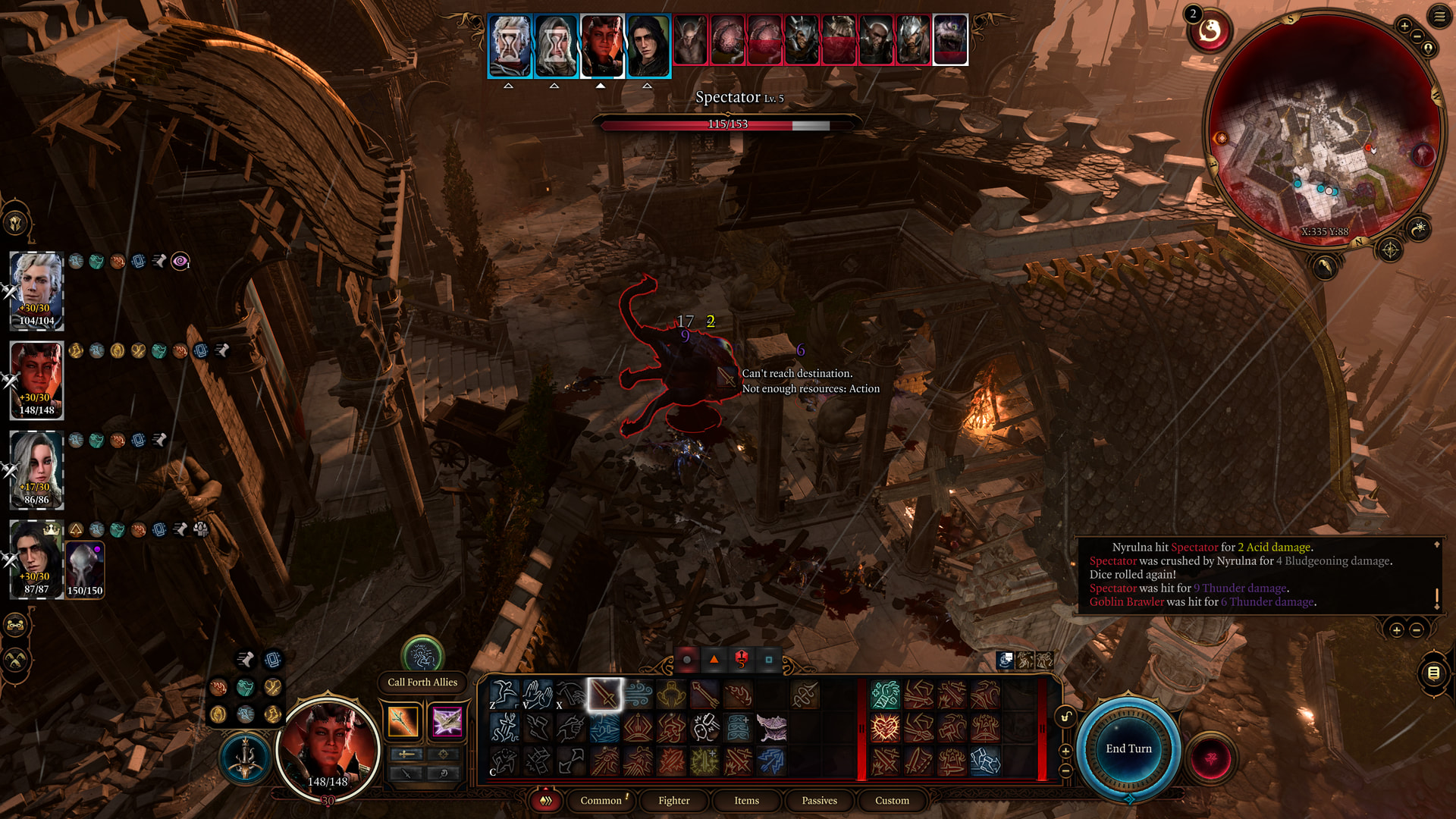This screenshot has height=819, width=1456.
Task: Show the Passives hotbar tab
Action: pos(819,800)
